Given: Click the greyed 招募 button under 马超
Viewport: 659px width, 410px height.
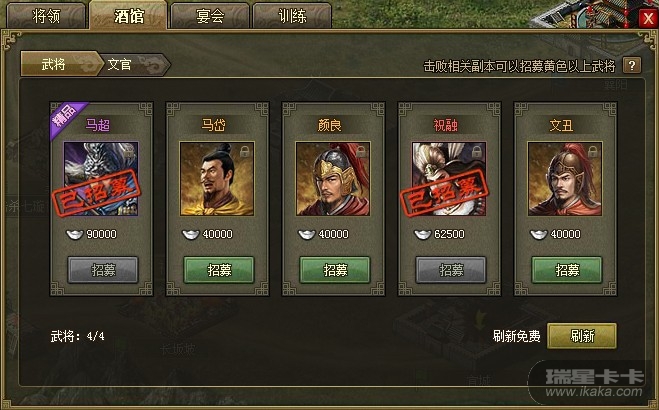Looking at the screenshot, I should click(x=102, y=270).
